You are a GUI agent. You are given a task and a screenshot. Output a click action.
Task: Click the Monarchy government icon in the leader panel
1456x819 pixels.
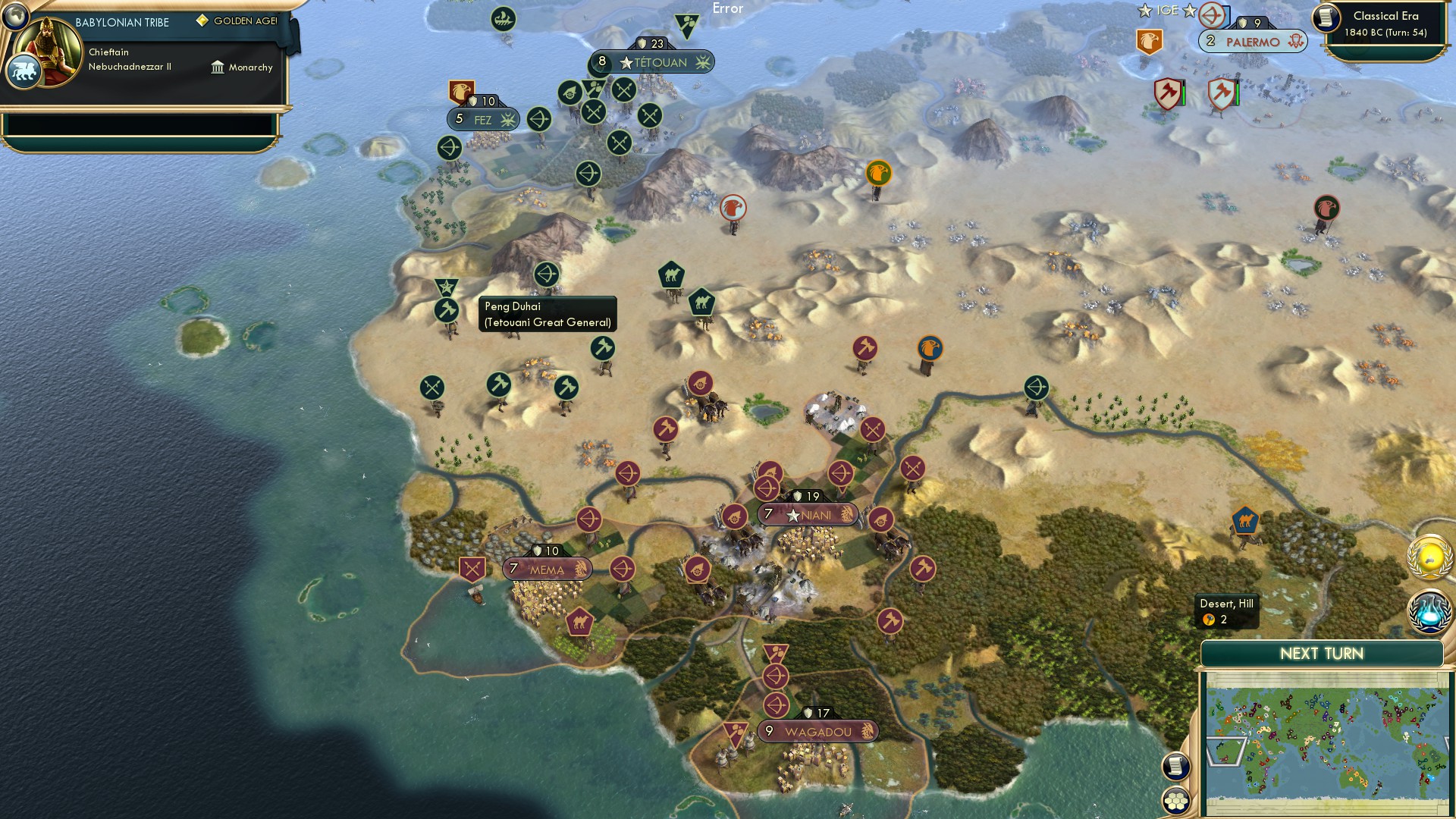218,67
